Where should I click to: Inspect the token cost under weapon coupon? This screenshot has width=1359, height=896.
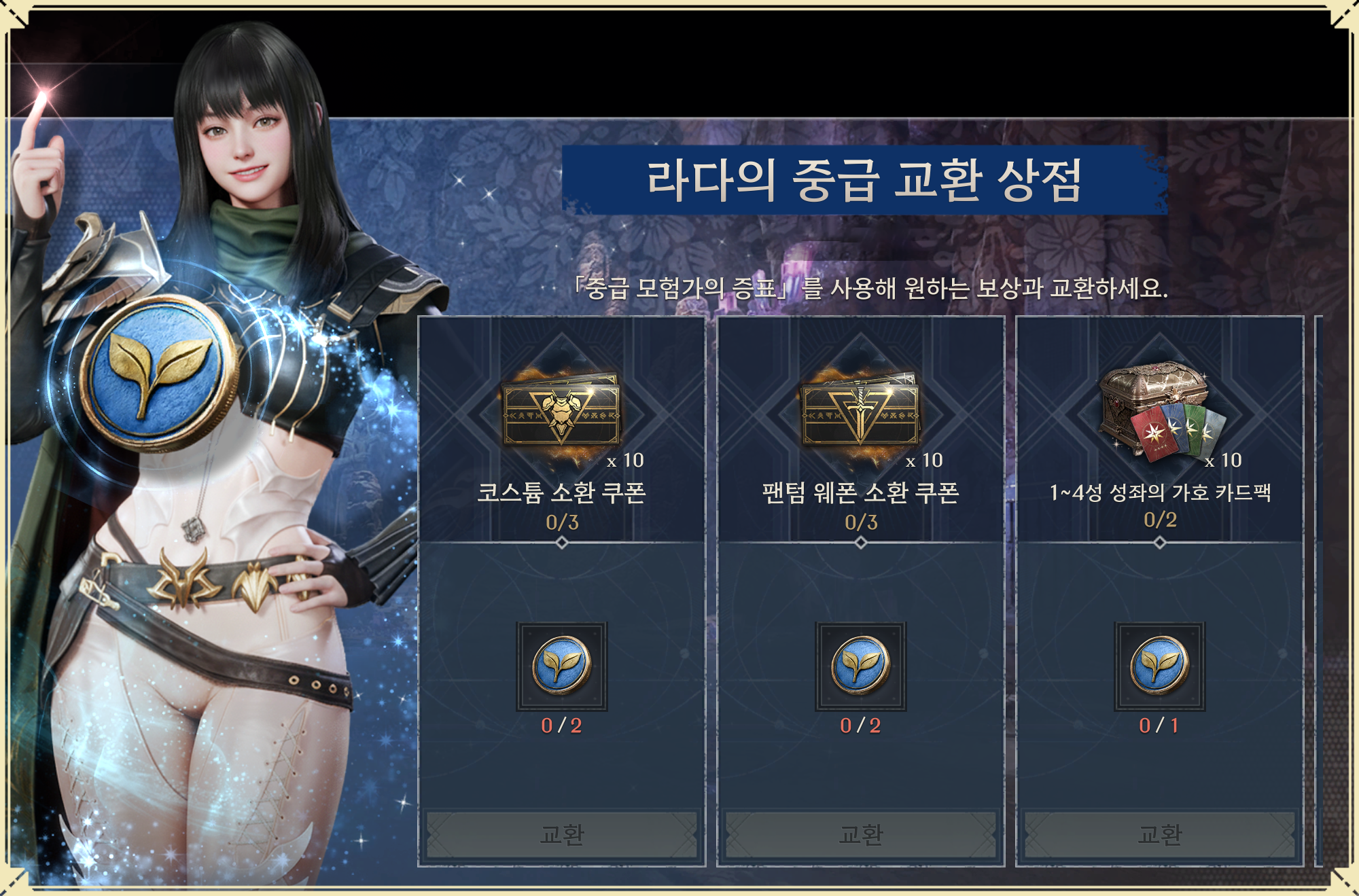click(x=860, y=666)
